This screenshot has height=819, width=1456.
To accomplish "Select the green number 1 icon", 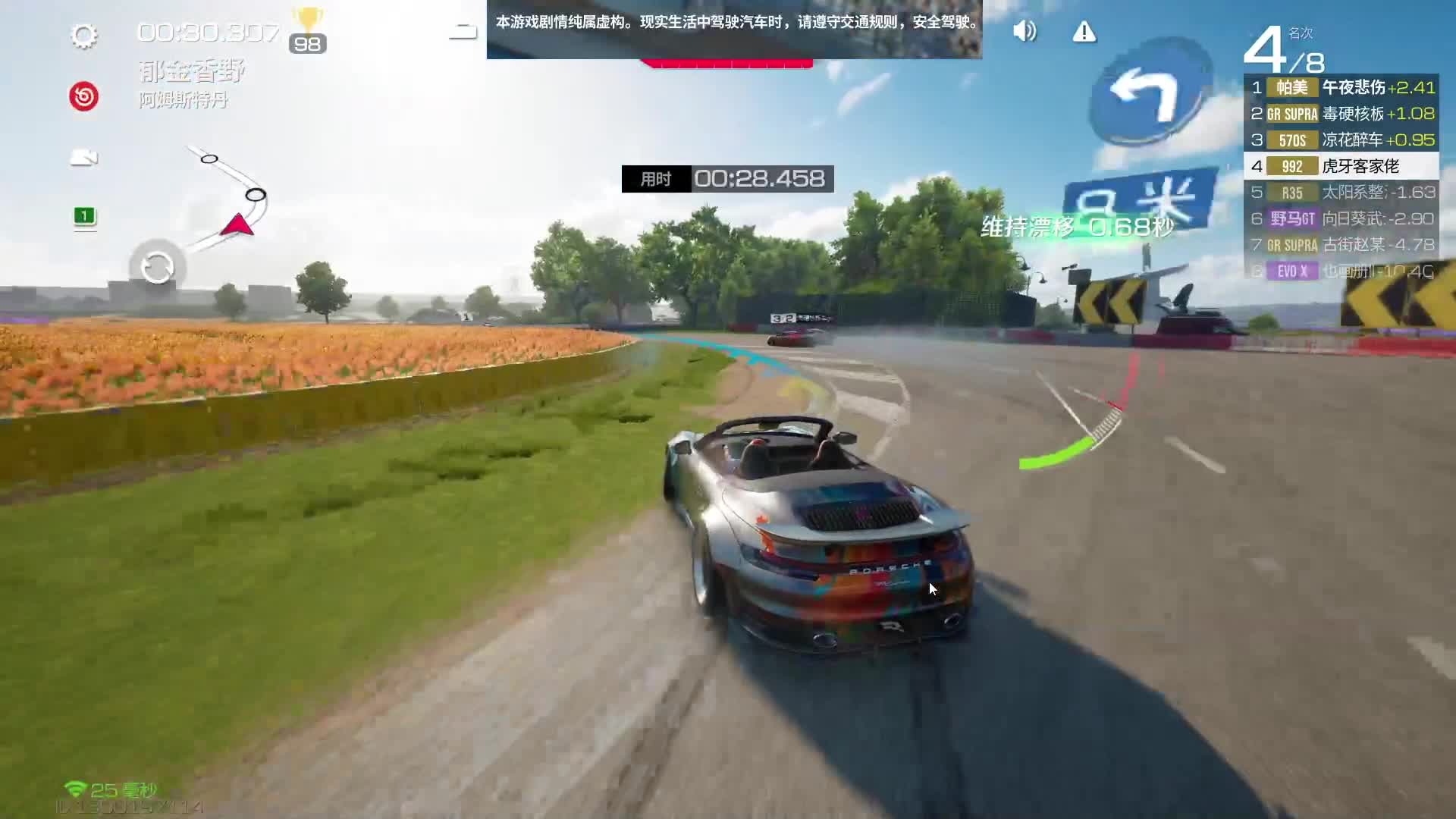I will point(84,216).
